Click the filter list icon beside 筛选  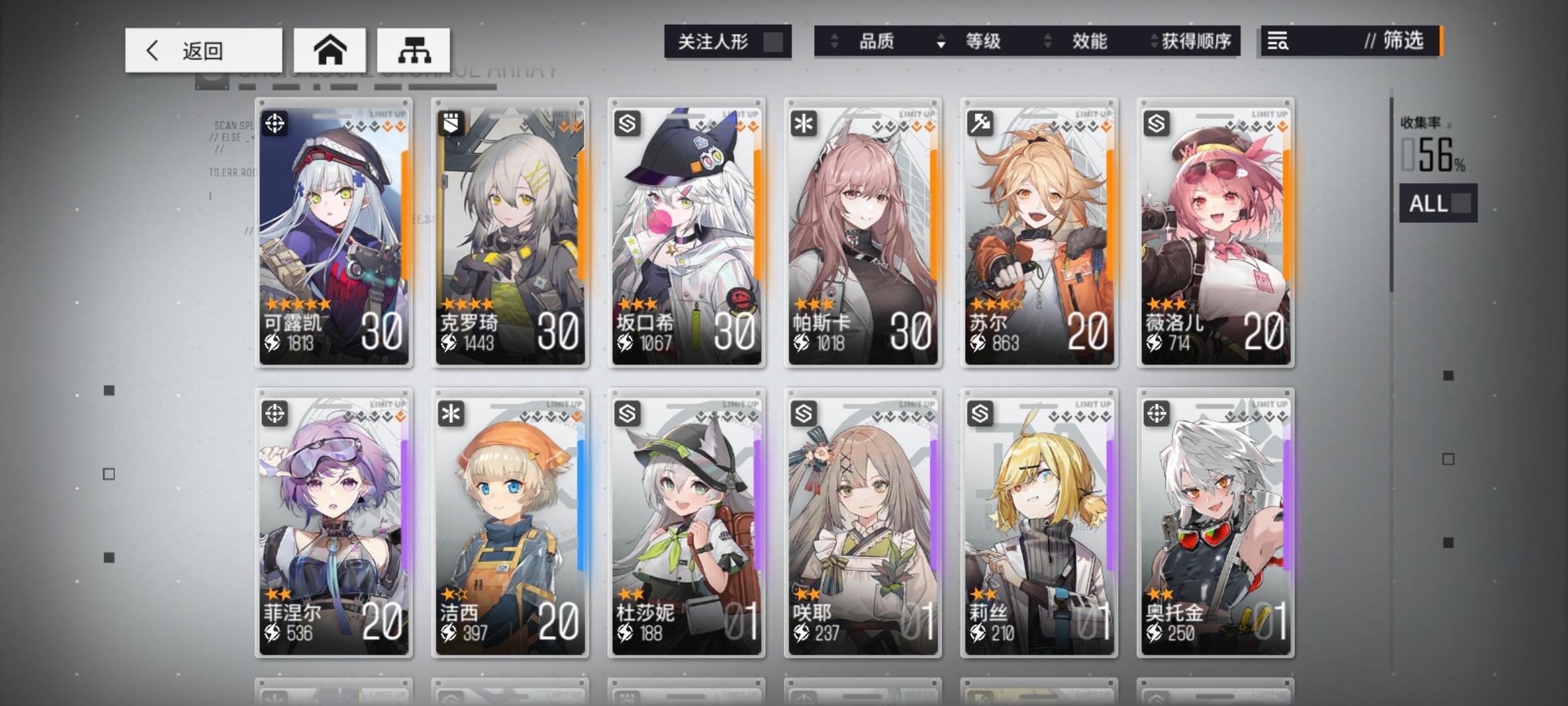point(1279,42)
